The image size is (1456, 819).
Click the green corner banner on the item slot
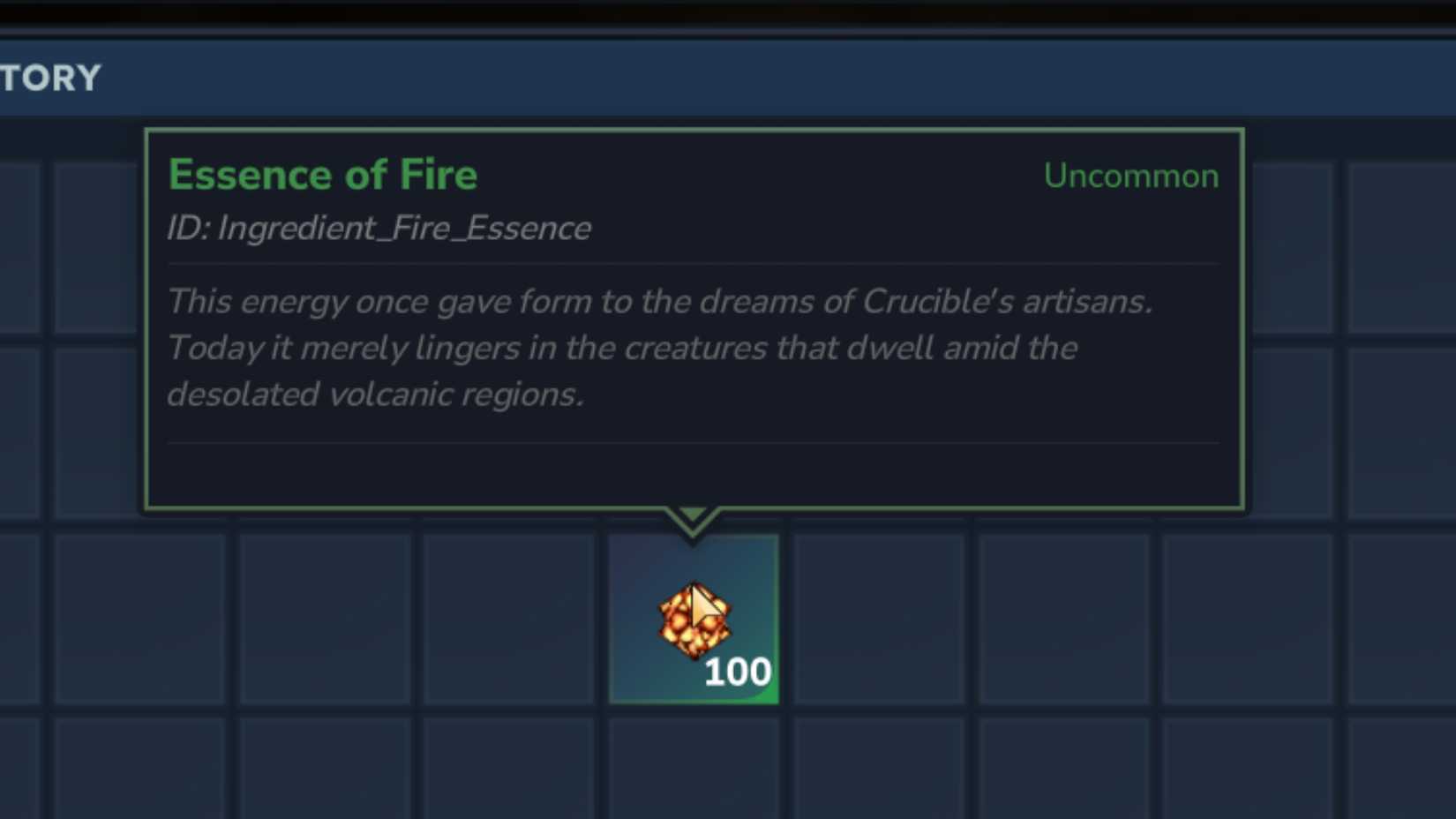pyautogui.click(x=766, y=693)
